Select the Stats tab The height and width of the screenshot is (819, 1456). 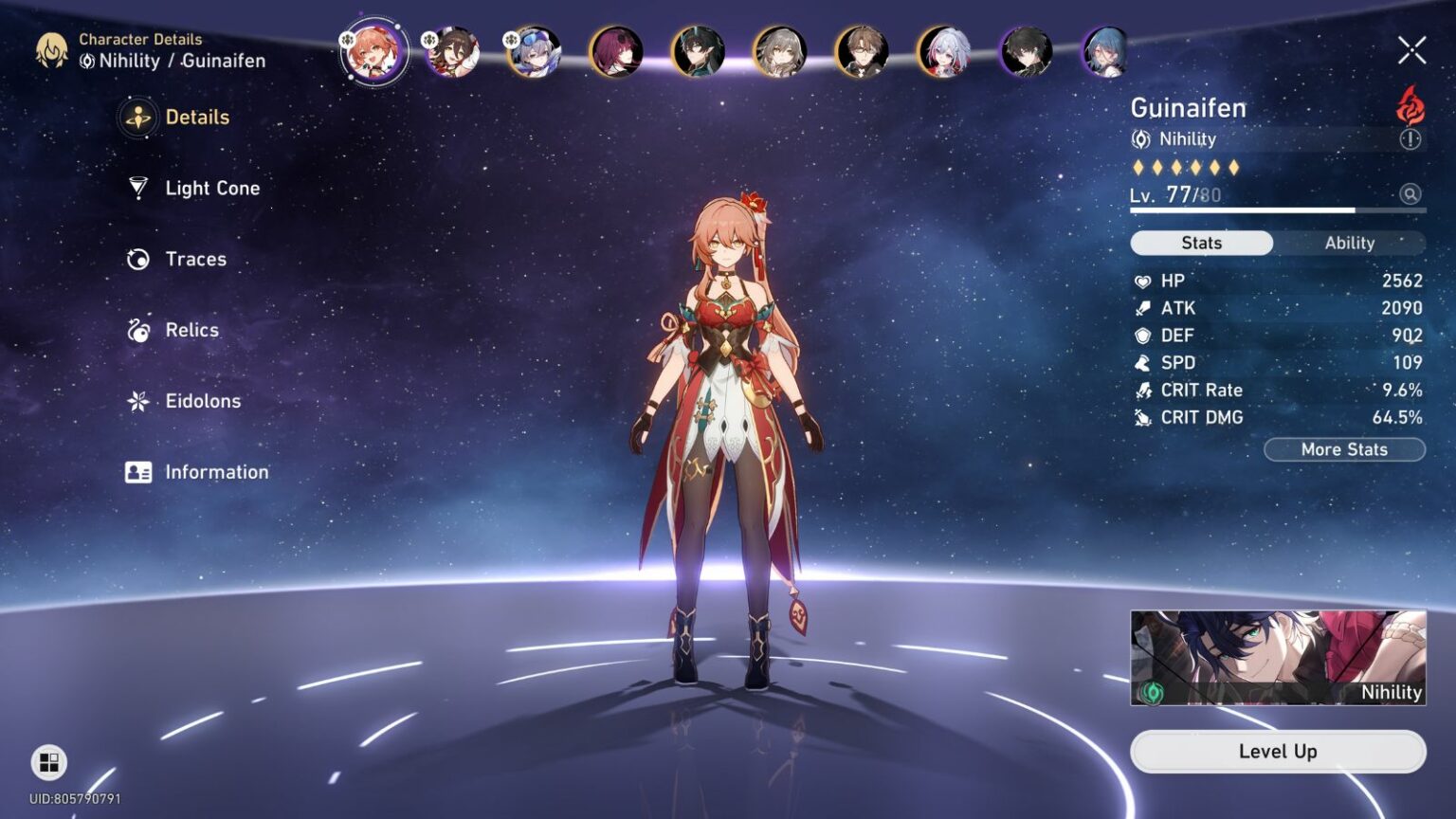1201,243
